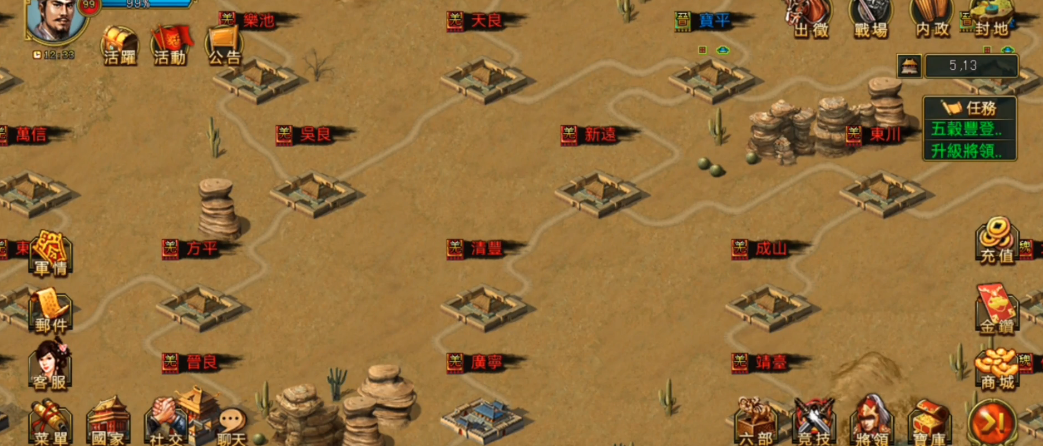Select the 升級將領 quest entry
Screen dimensions: 1043x446
click(968, 151)
